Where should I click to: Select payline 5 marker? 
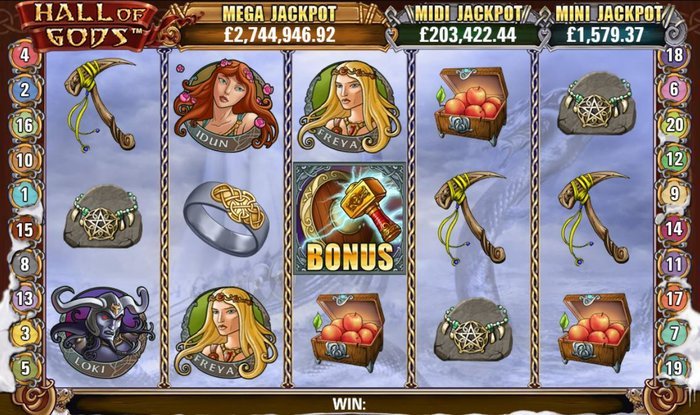pyautogui.click(x=24, y=367)
